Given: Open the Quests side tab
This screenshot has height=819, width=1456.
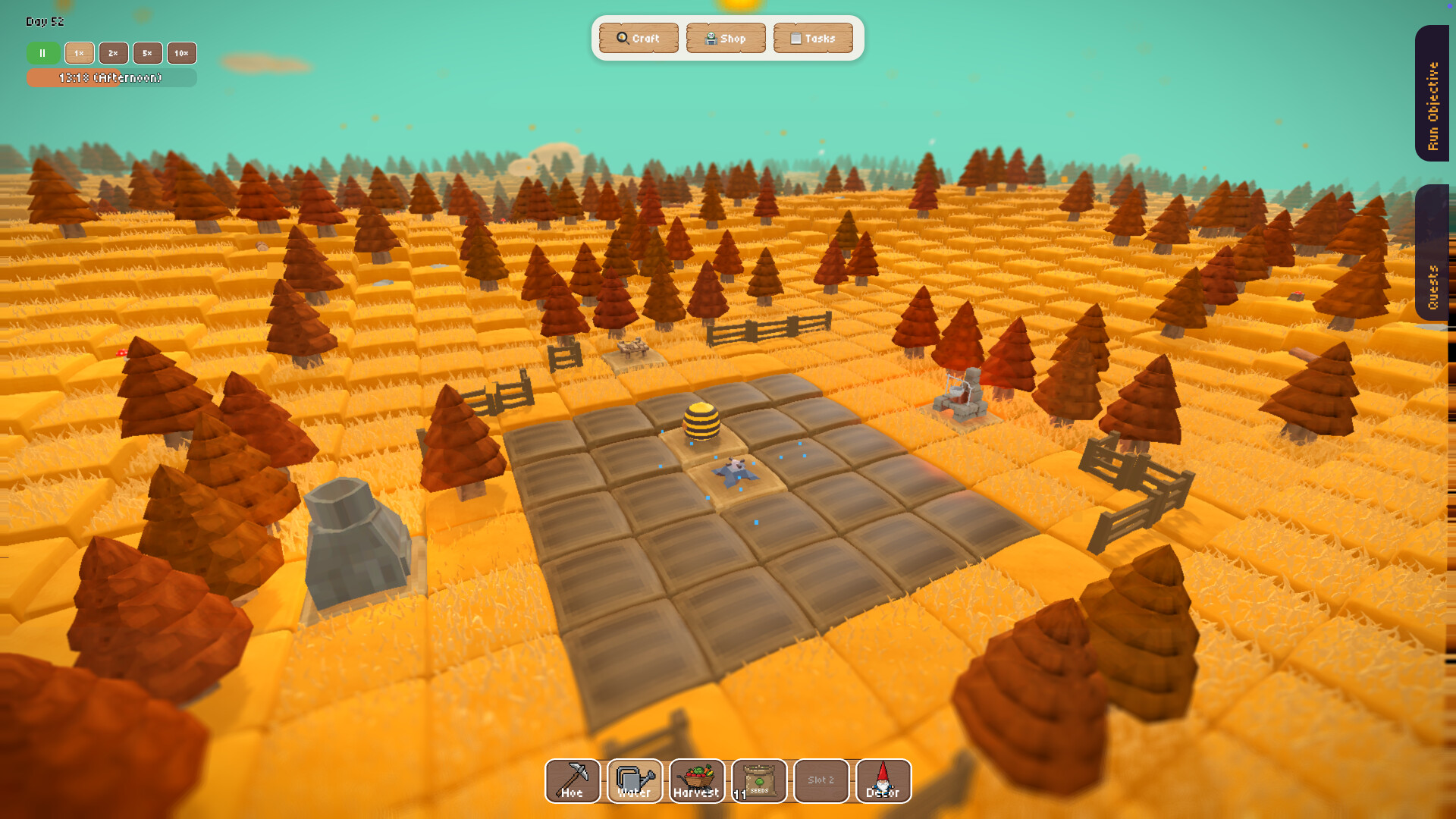Looking at the screenshot, I should [x=1432, y=253].
